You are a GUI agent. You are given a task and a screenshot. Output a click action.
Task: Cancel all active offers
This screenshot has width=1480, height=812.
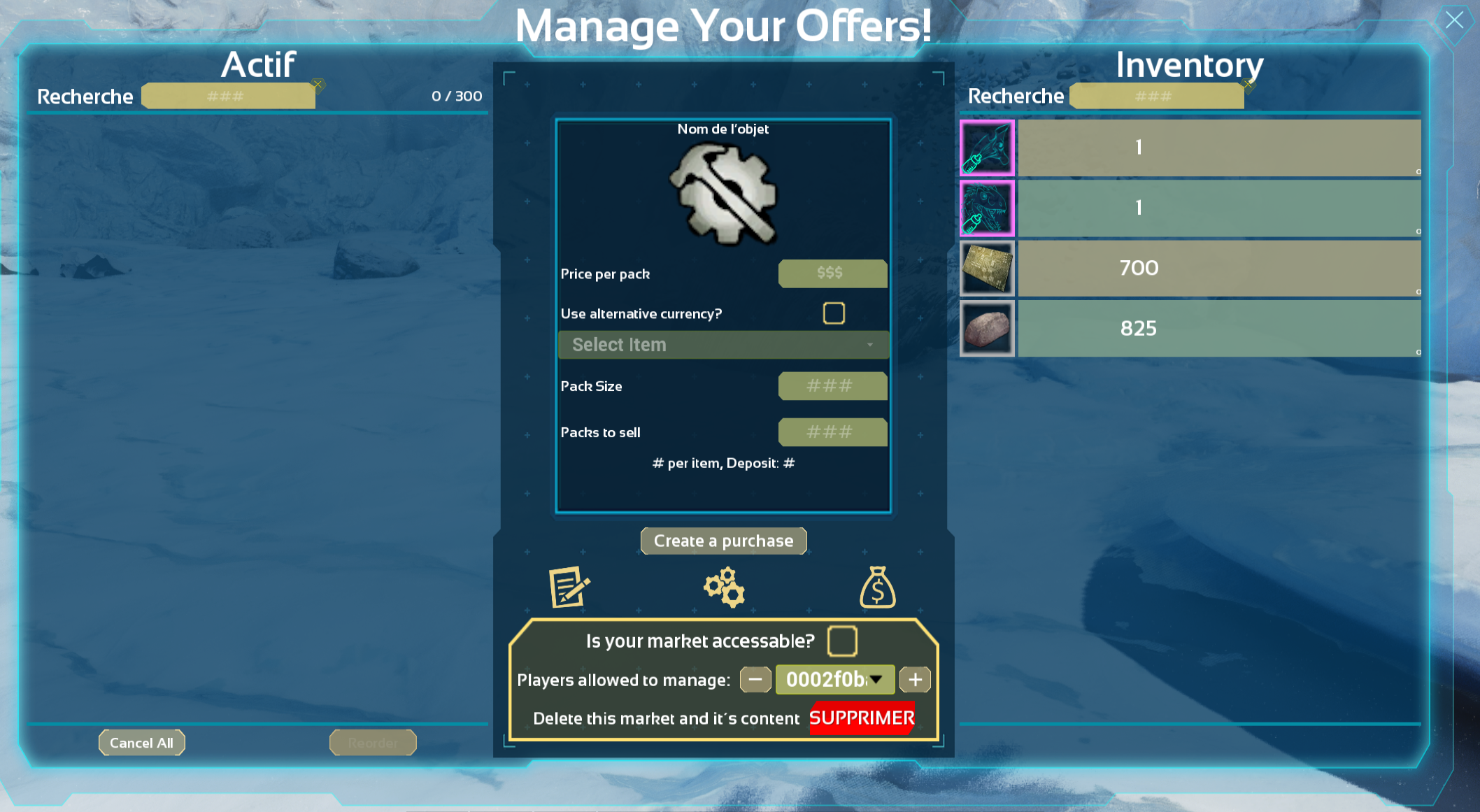coord(141,743)
